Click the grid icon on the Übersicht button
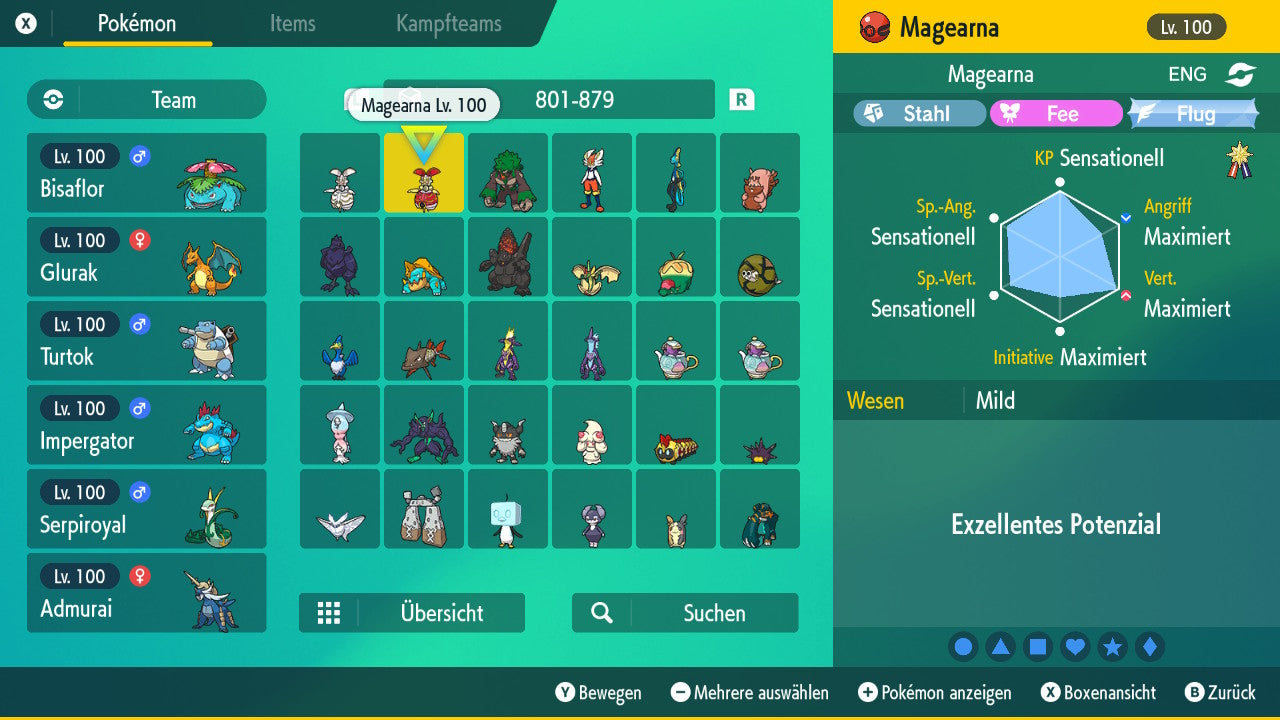Image resolution: width=1280 pixels, height=720 pixels. tap(330, 613)
